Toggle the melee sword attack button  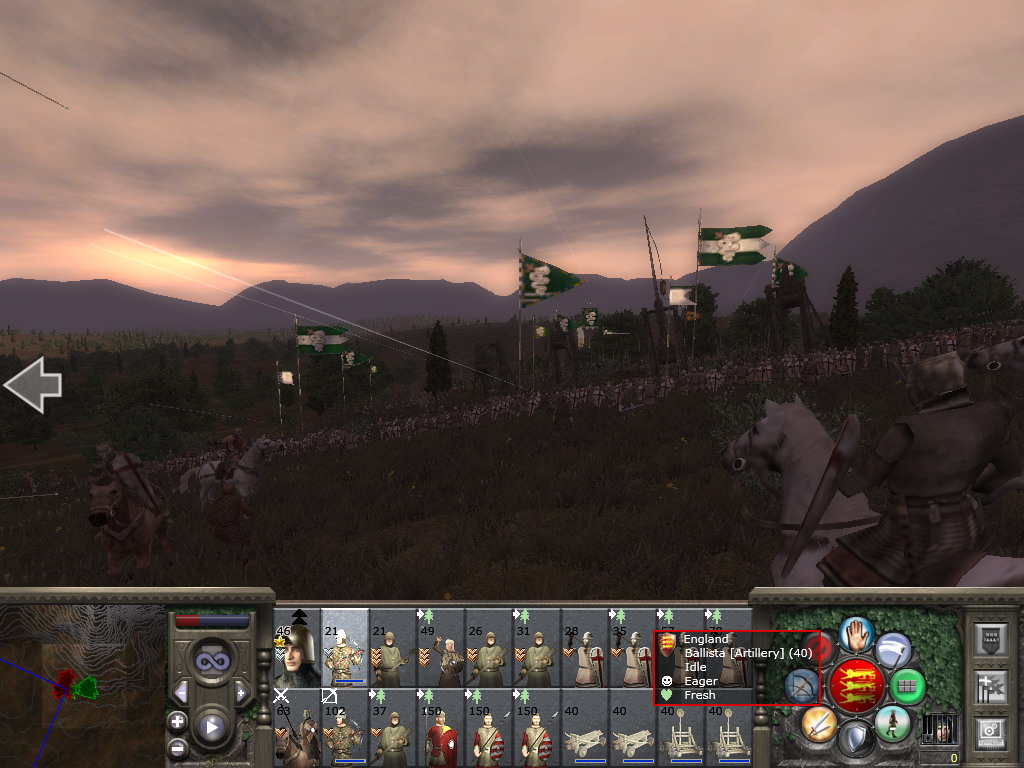[x=818, y=723]
